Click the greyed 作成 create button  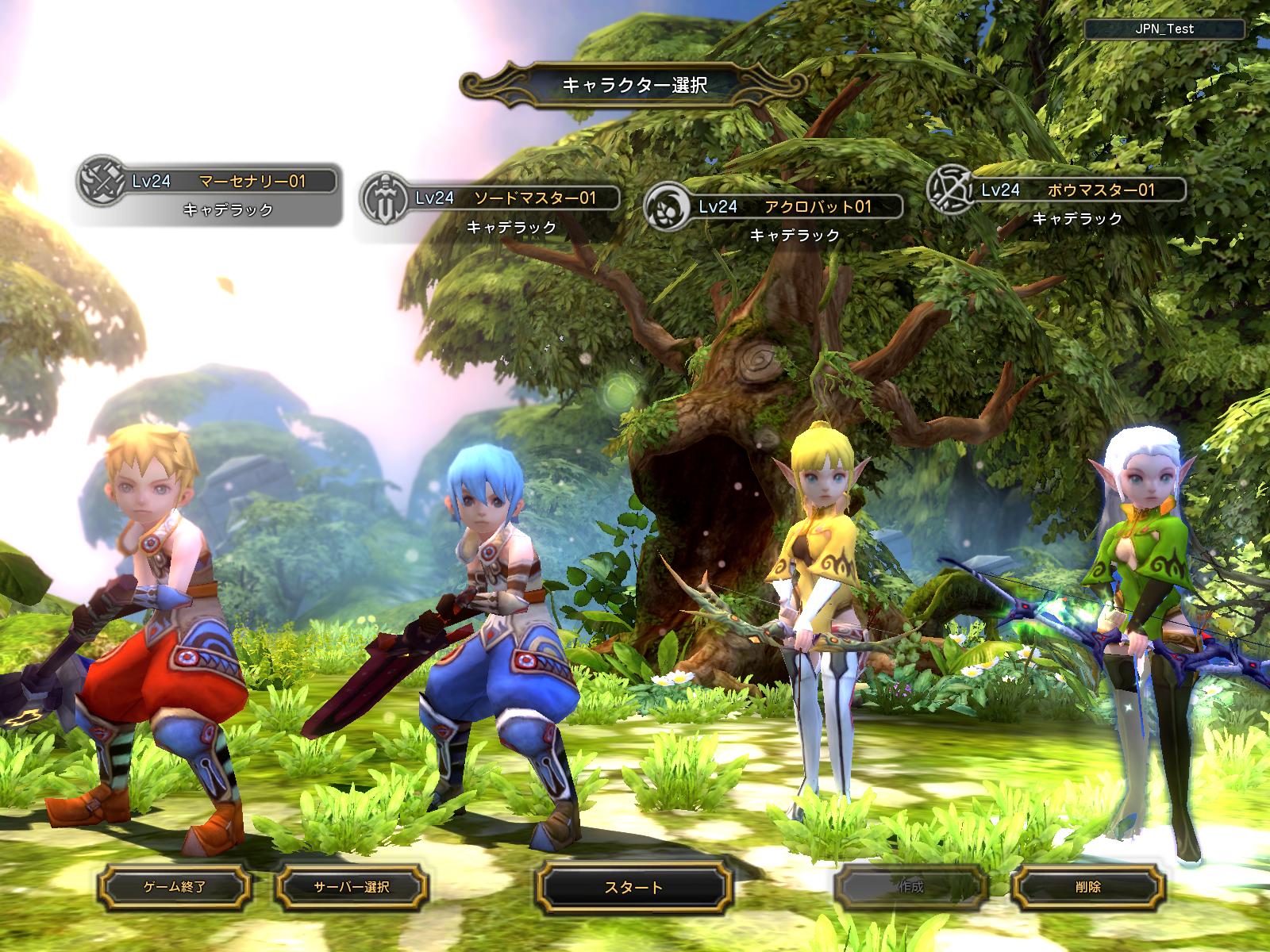910,887
